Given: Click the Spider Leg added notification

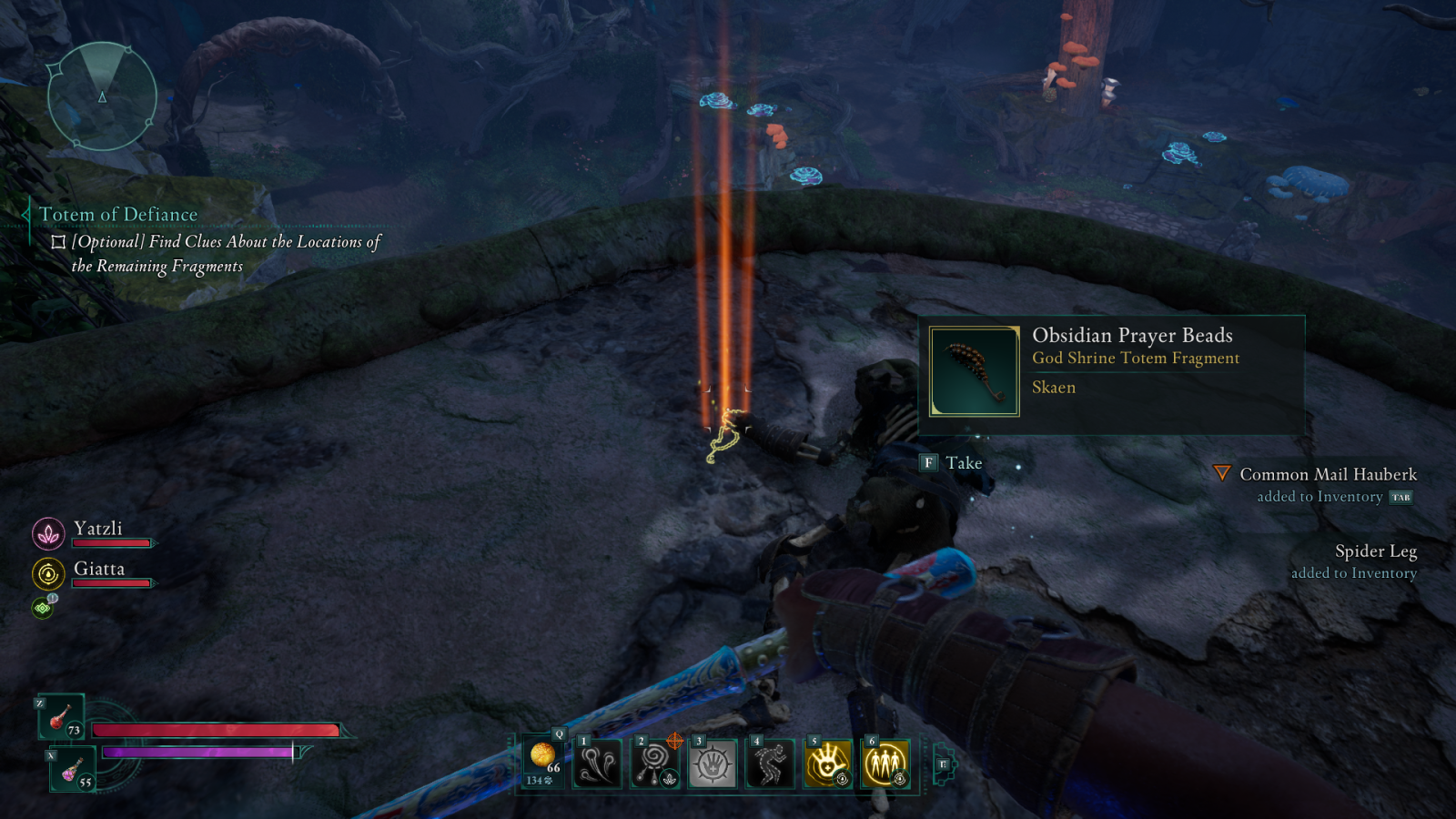Looking at the screenshot, I should tap(1375, 552).
